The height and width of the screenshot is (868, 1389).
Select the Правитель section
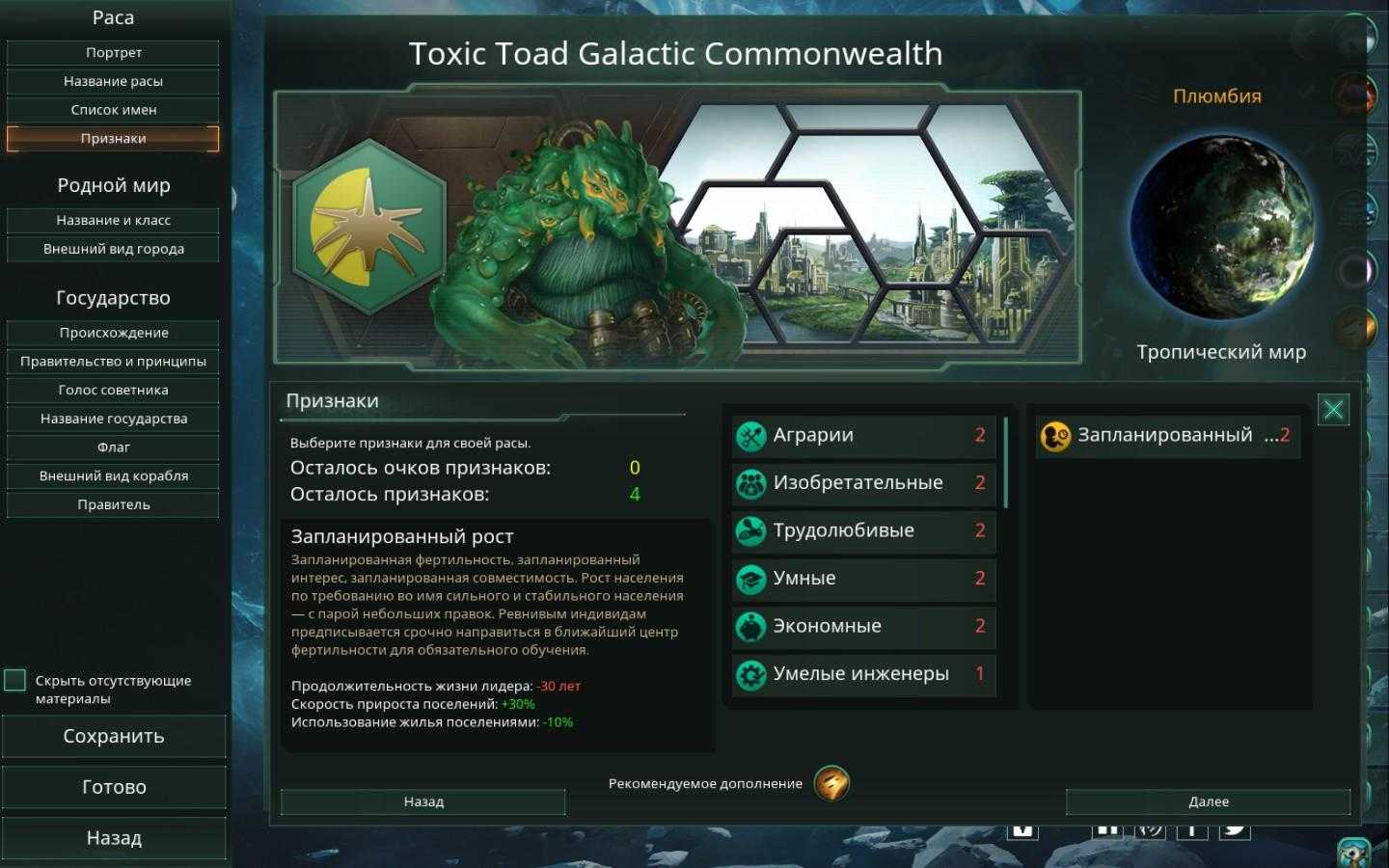(113, 504)
